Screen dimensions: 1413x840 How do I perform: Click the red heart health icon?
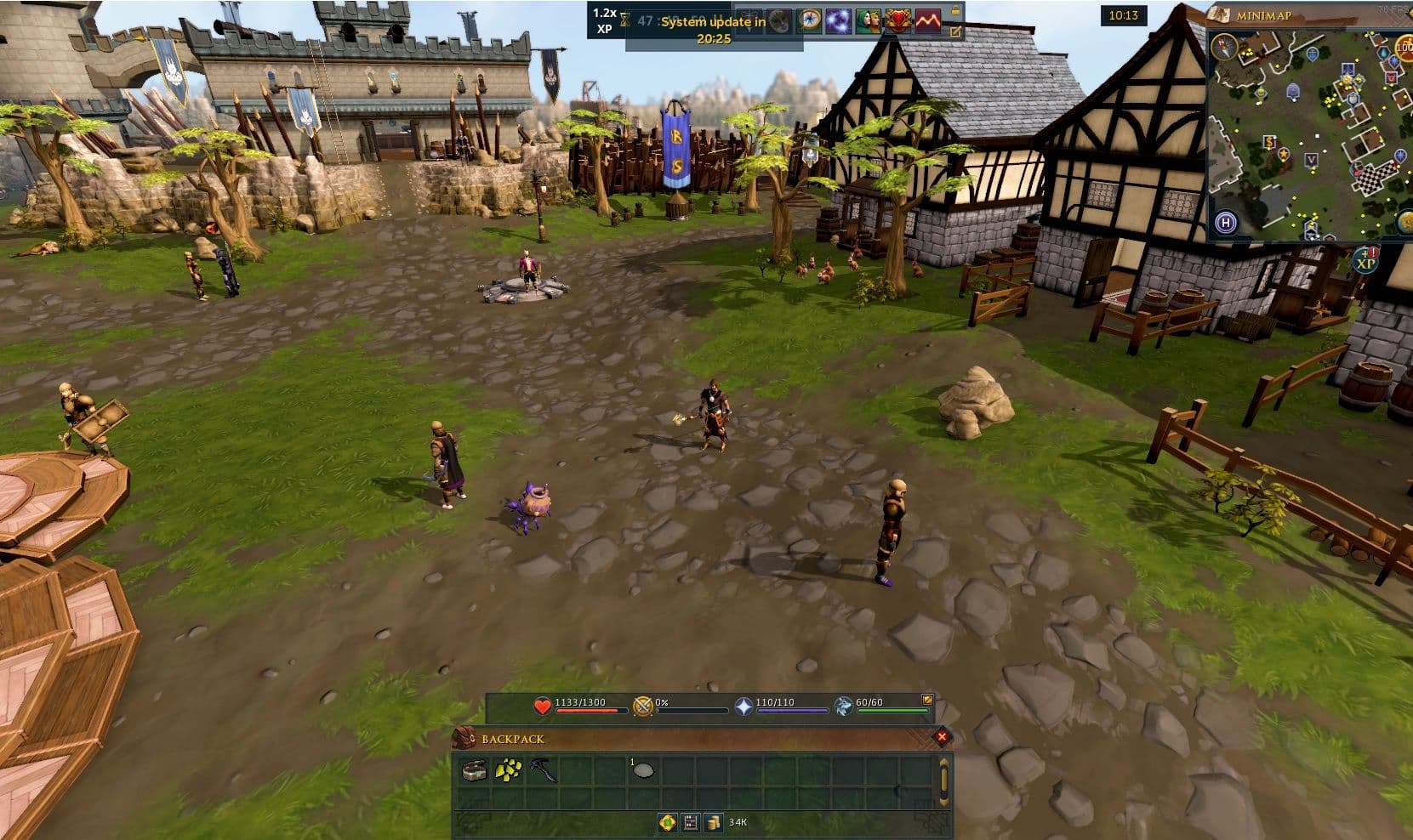(542, 707)
